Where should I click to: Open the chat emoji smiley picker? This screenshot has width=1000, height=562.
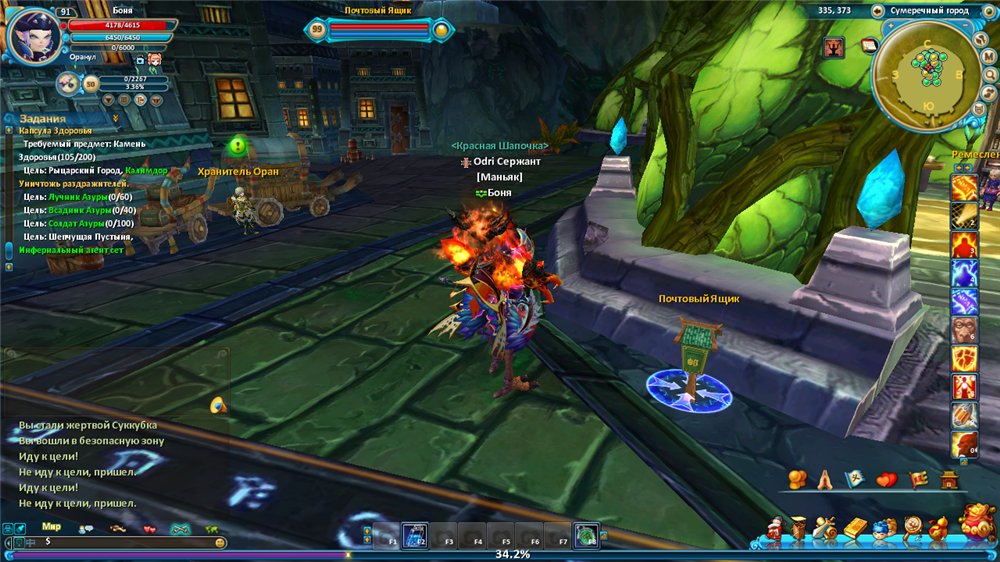pos(220,542)
